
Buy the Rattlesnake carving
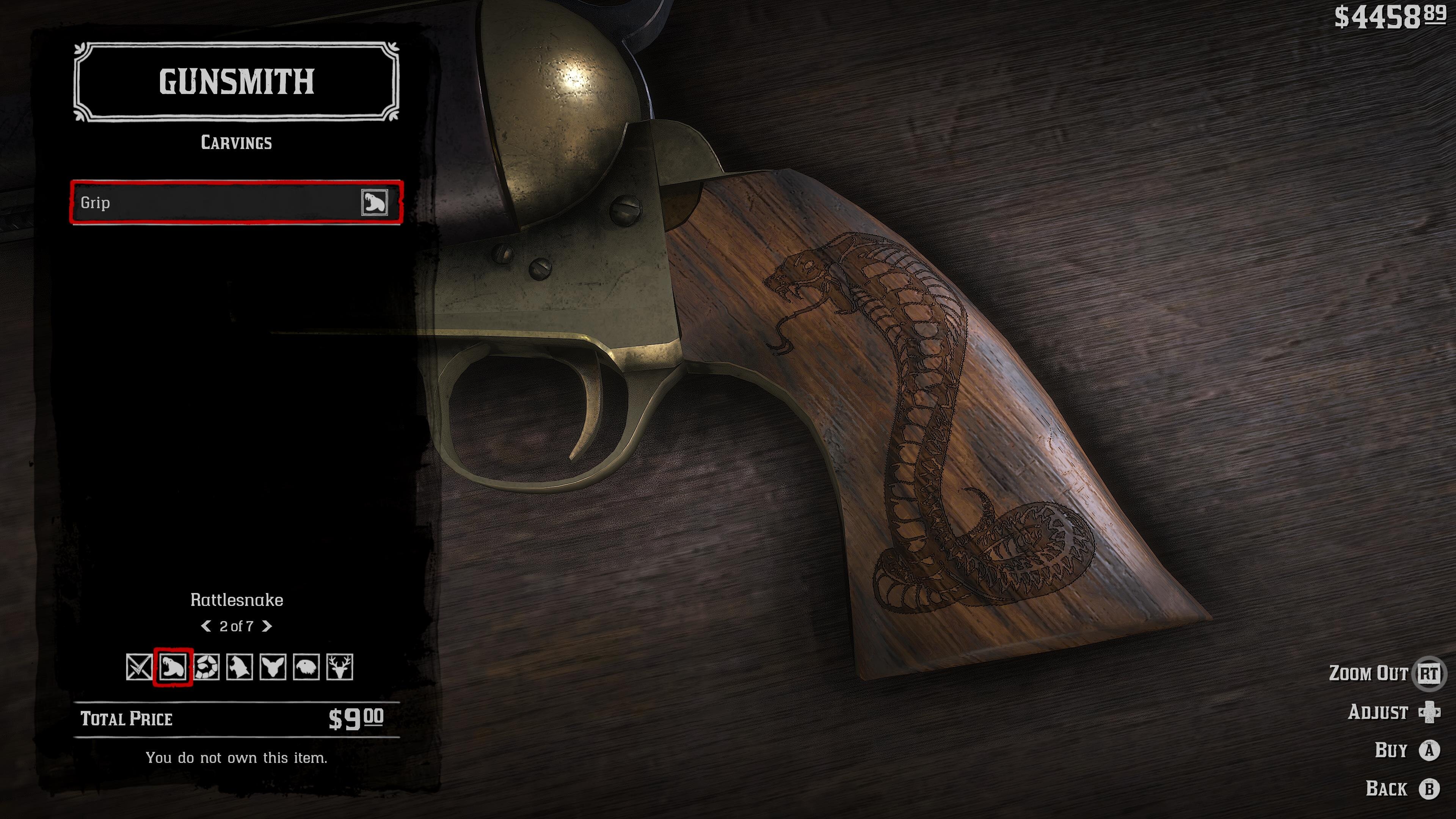pos(1429,750)
